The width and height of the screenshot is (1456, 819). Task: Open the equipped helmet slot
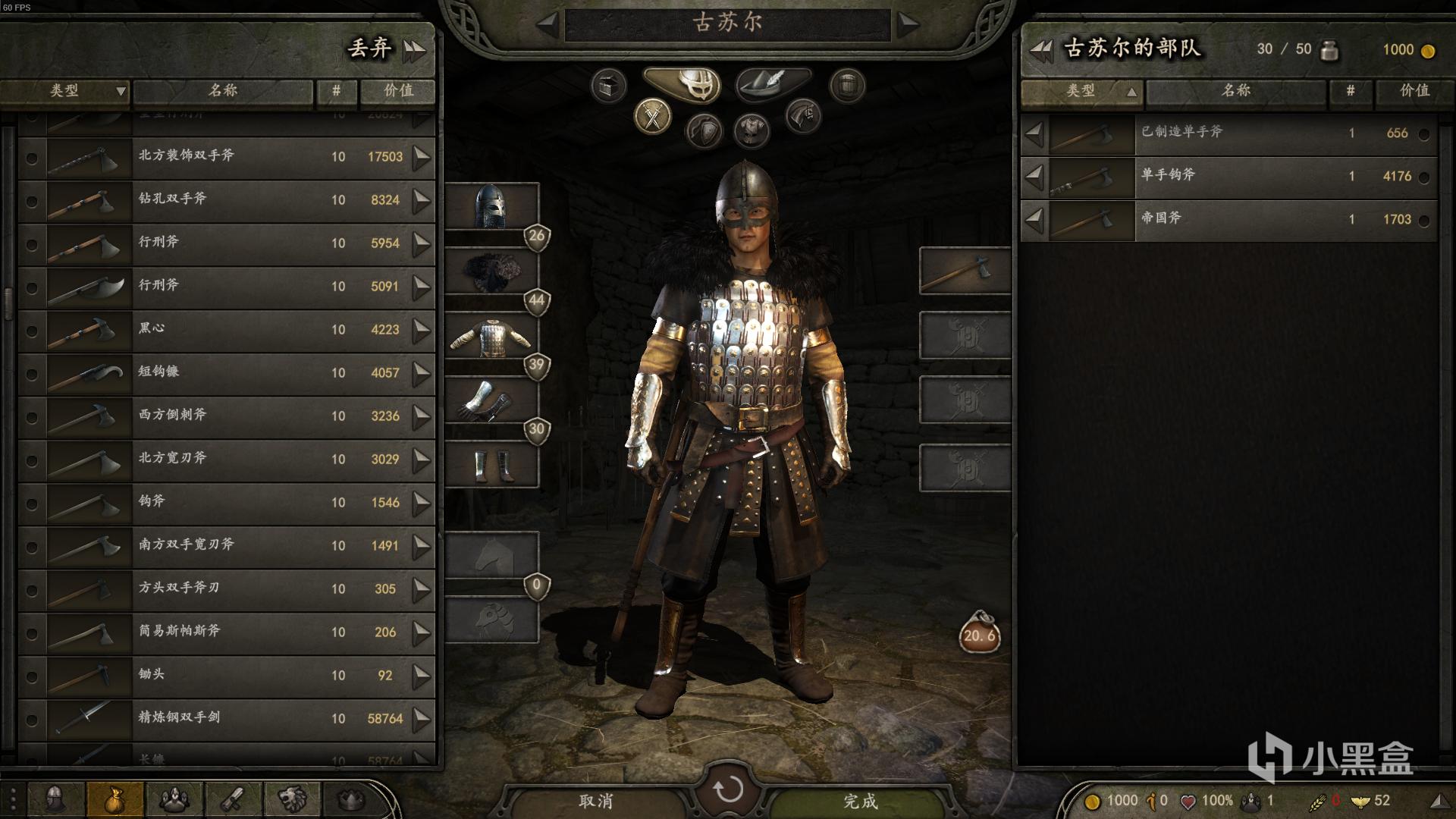tap(491, 206)
